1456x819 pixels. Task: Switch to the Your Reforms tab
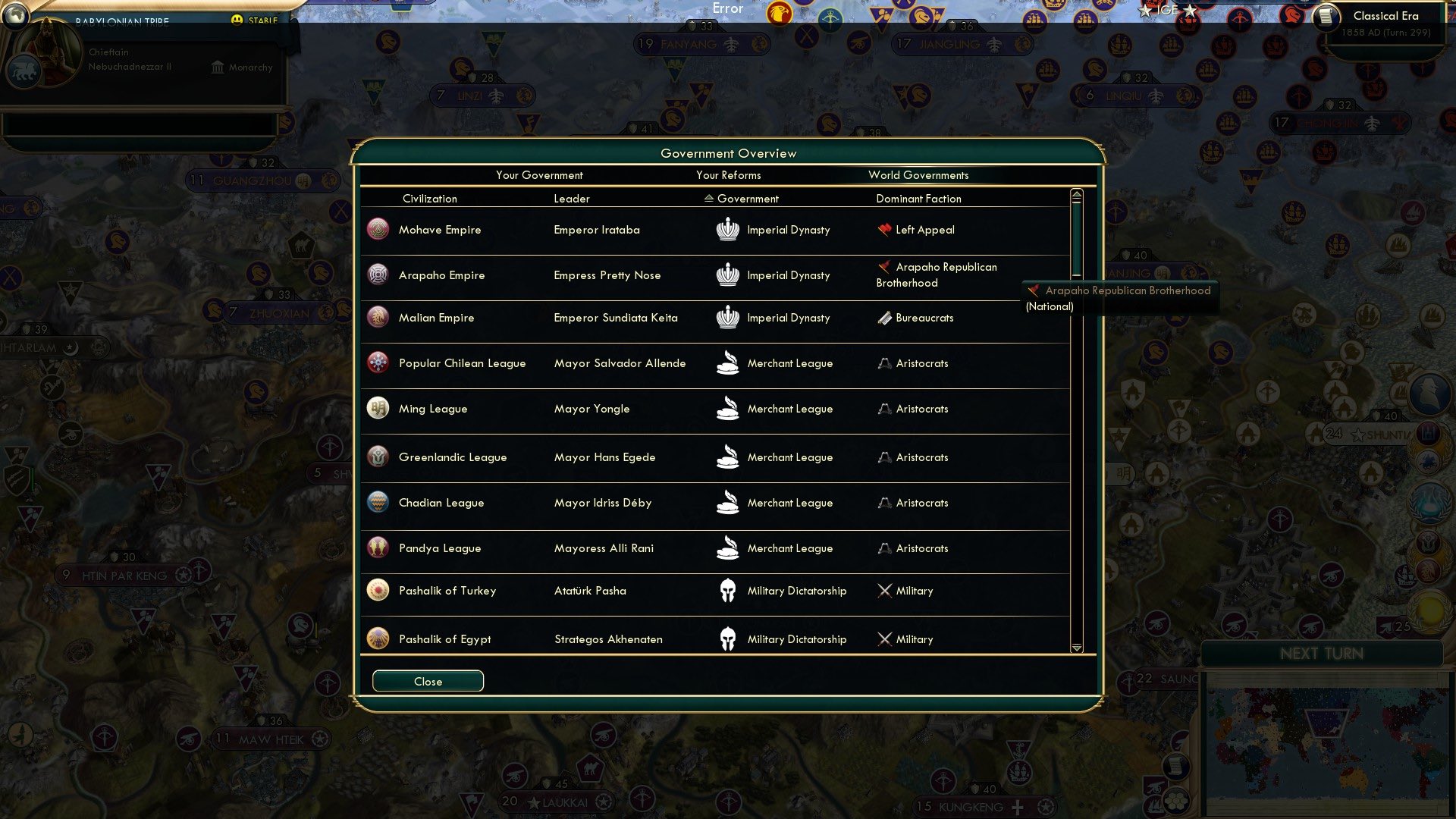point(729,175)
